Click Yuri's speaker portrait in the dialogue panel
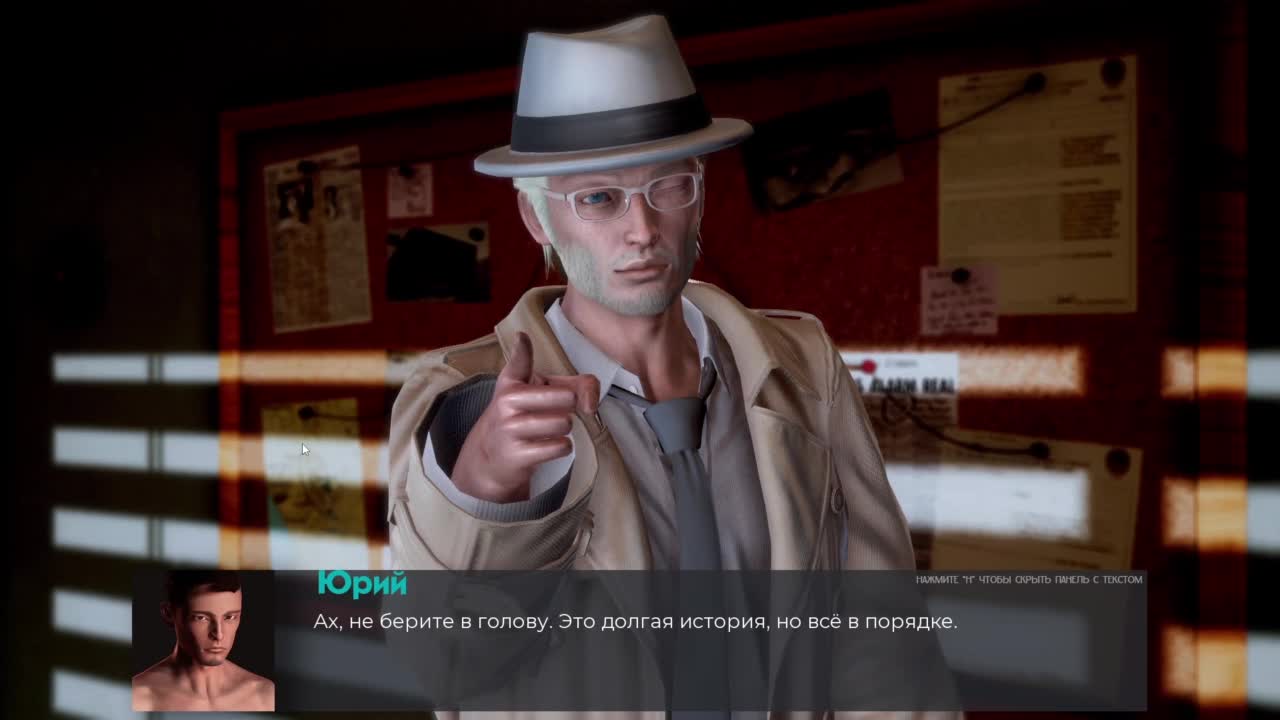Image resolution: width=1280 pixels, height=720 pixels. 203,641
